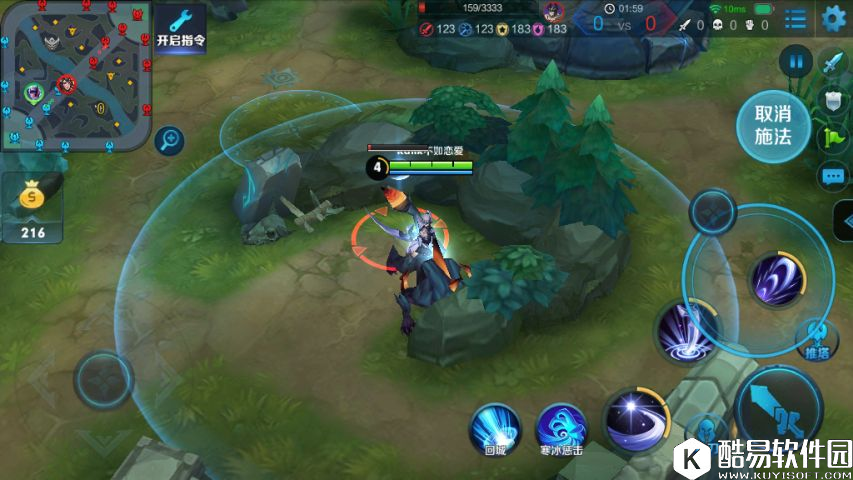Select the 推塔 tower attack button
853x480 pixels.
click(817, 337)
